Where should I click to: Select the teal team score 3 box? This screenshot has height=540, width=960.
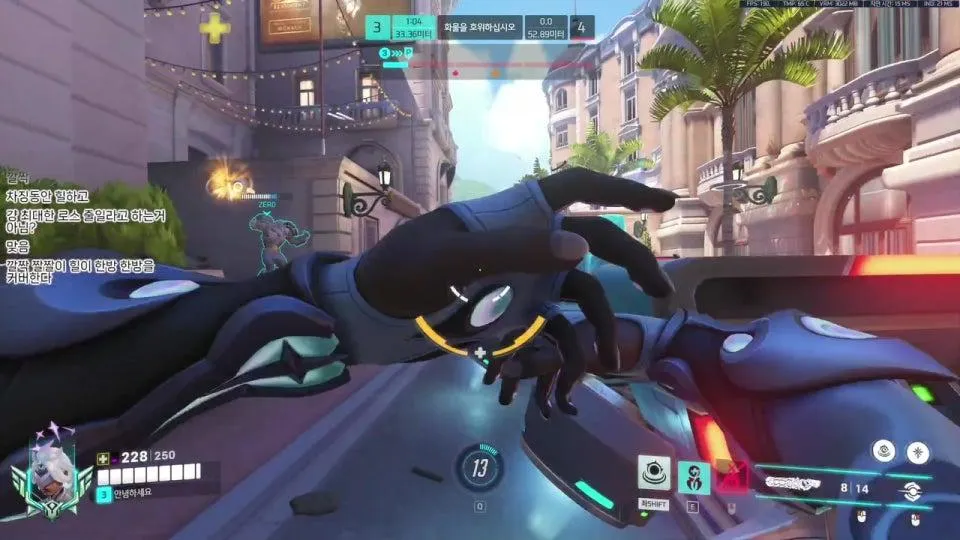[x=377, y=28]
